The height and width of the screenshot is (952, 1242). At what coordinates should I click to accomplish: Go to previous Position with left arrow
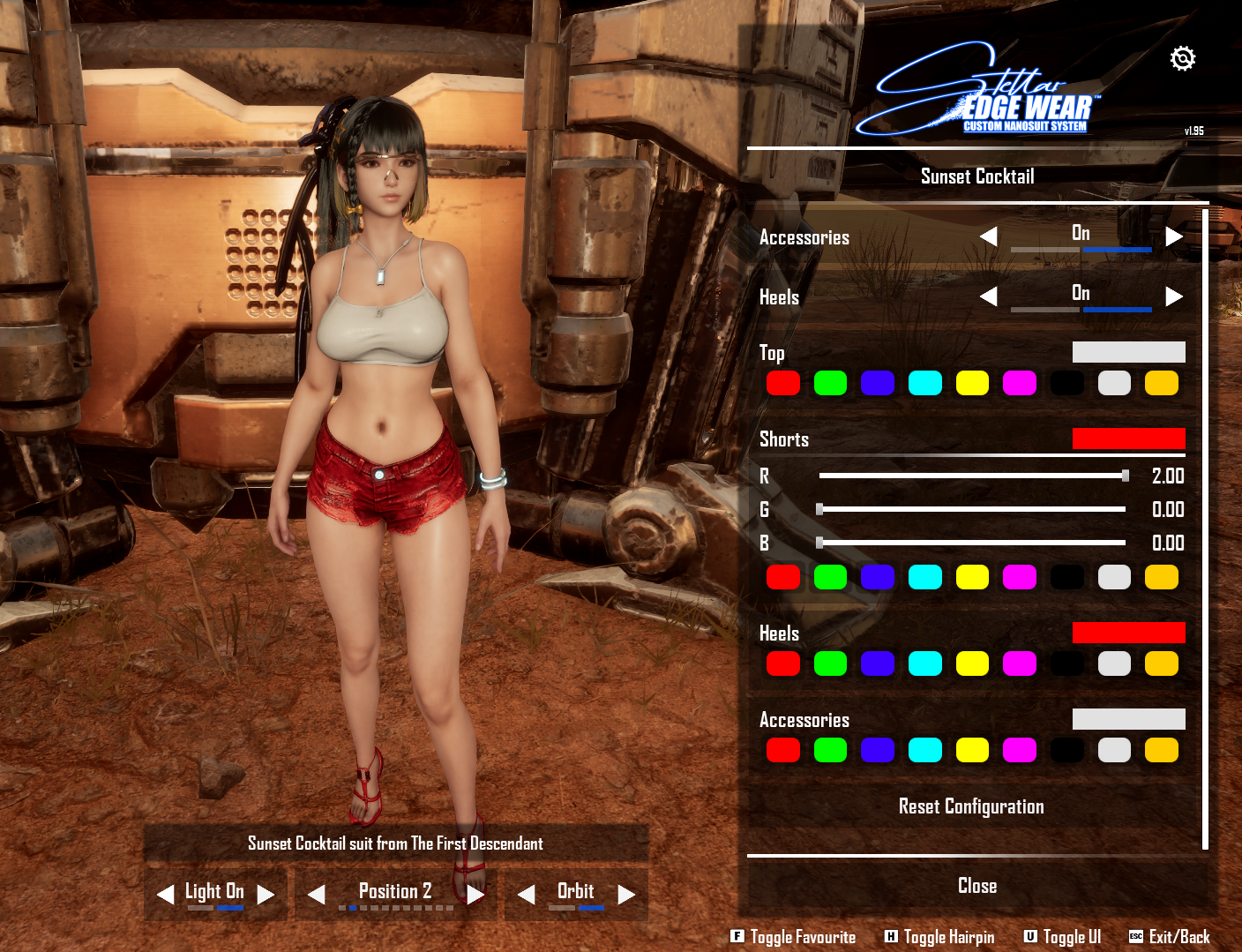click(x=316, y=895)
